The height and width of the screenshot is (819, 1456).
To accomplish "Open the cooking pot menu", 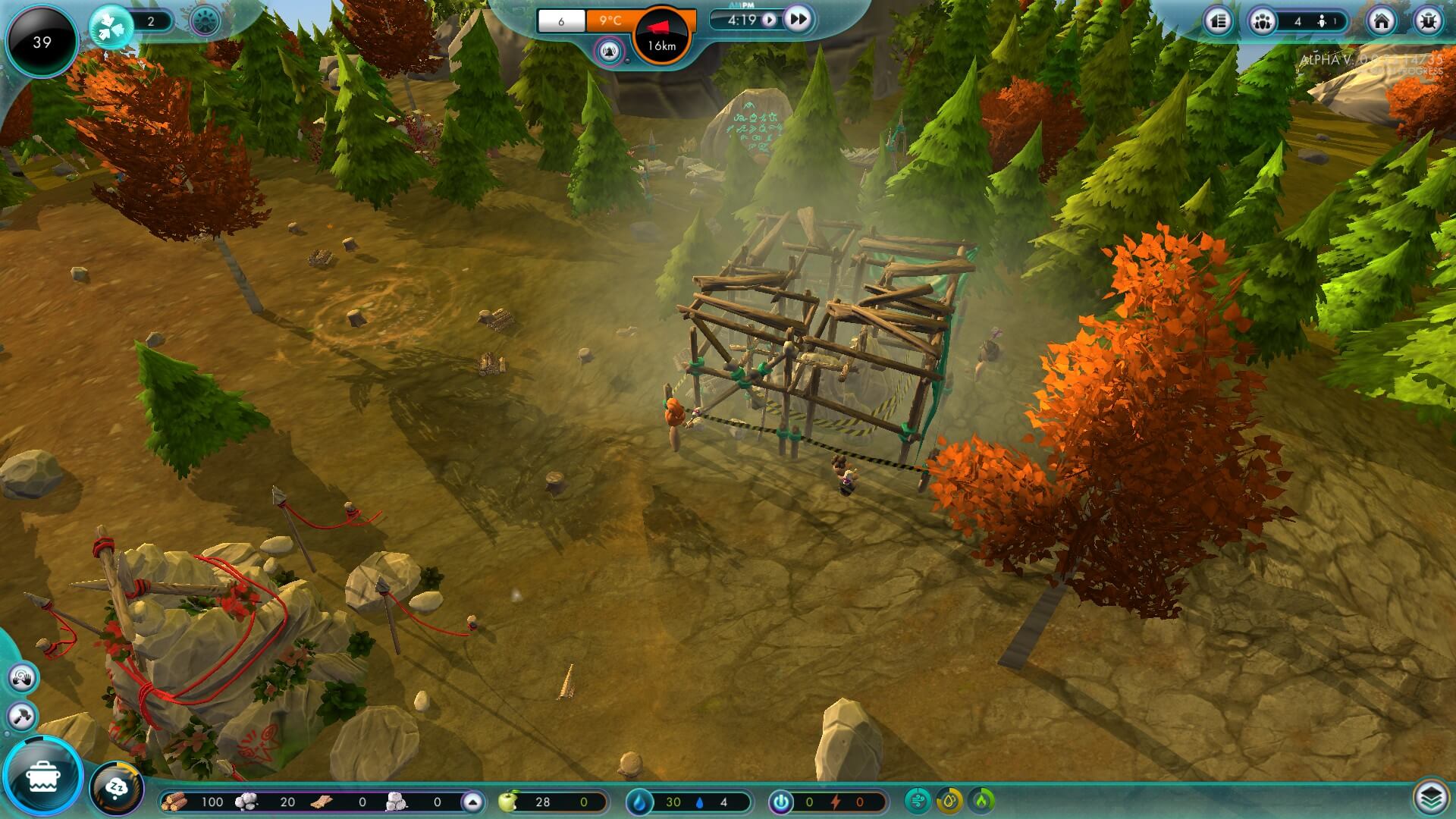I will [x=42, y=777].
